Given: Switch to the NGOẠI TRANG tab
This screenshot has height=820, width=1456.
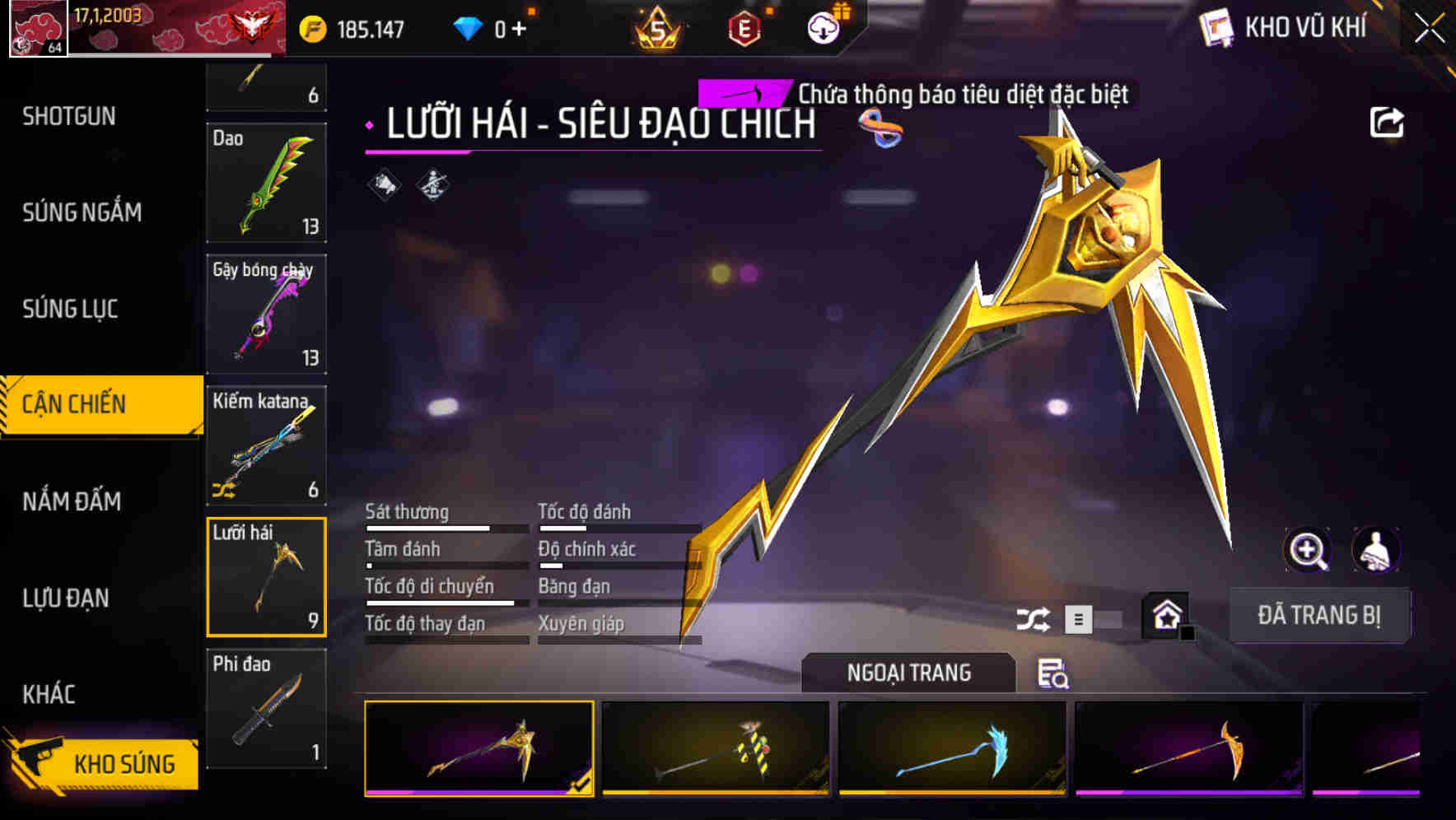Looking at the screenshot, I should tap(908, 673).
